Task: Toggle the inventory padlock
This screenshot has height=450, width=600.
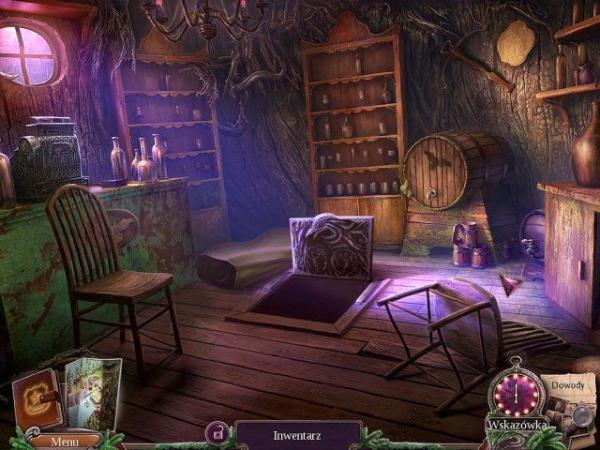Action: click(216, 433)
